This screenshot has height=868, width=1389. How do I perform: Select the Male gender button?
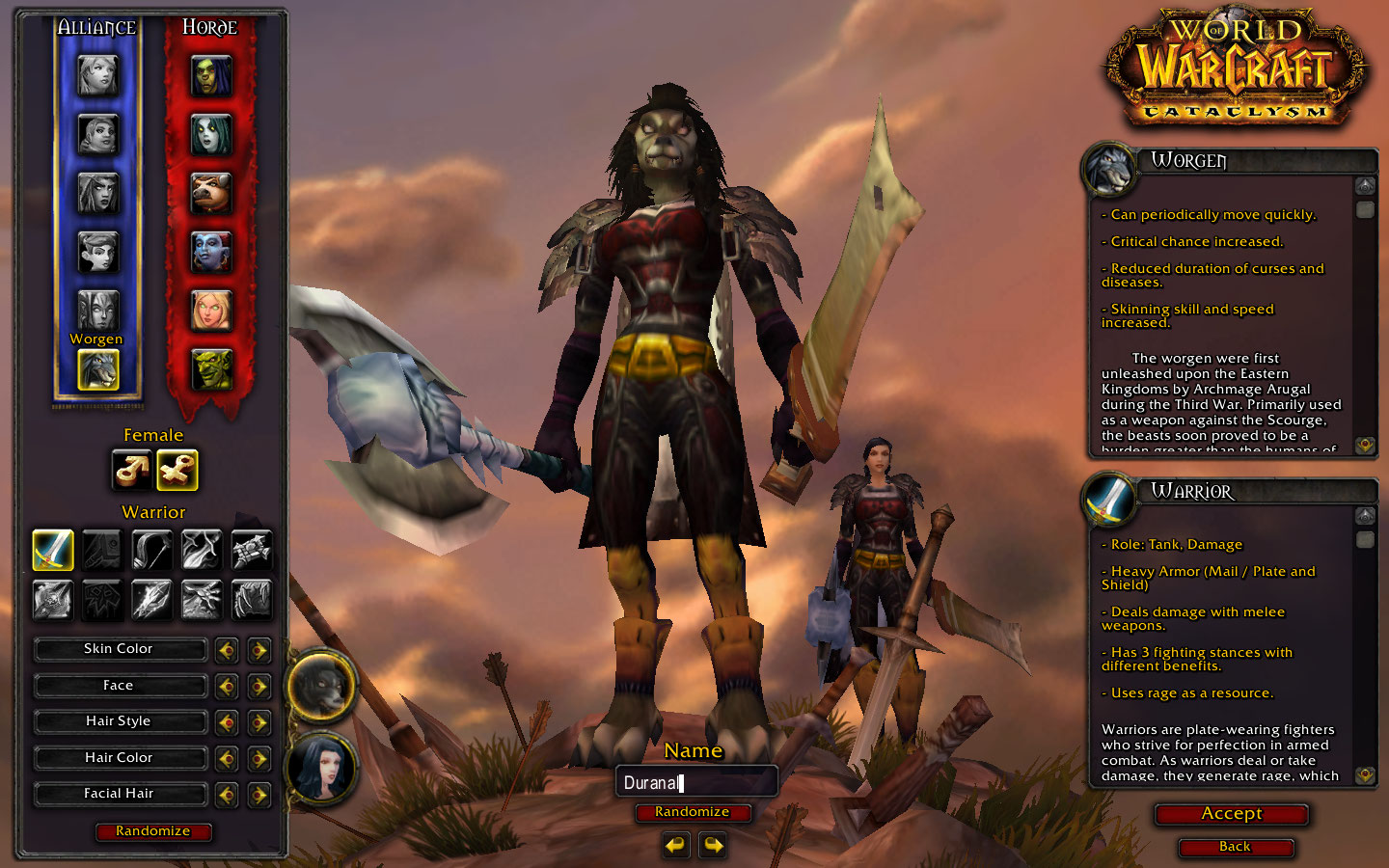pyautogui.click(x=131, y=470)
